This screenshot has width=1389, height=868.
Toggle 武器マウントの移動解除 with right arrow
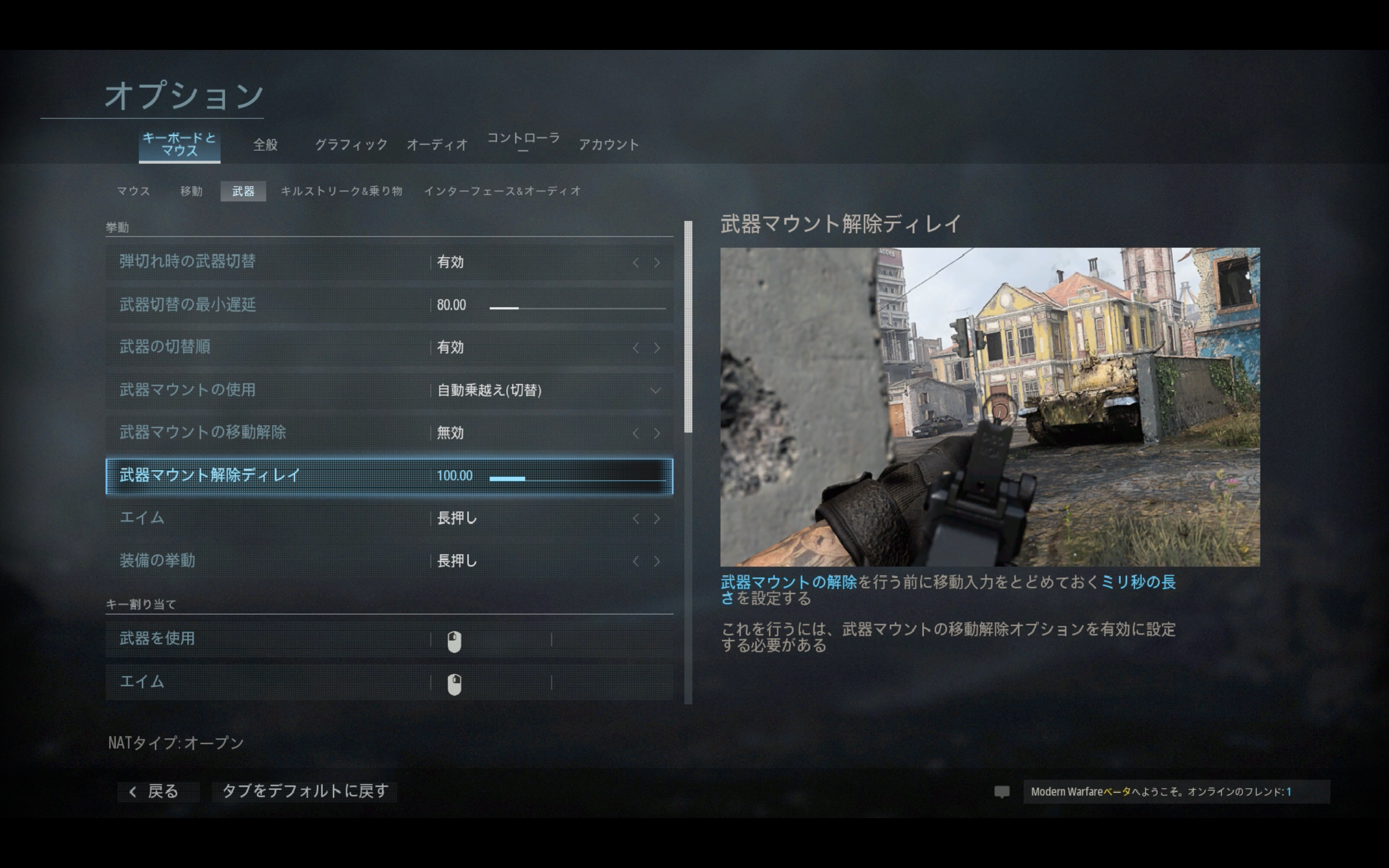pyautogui.click(x=657, y=433)
